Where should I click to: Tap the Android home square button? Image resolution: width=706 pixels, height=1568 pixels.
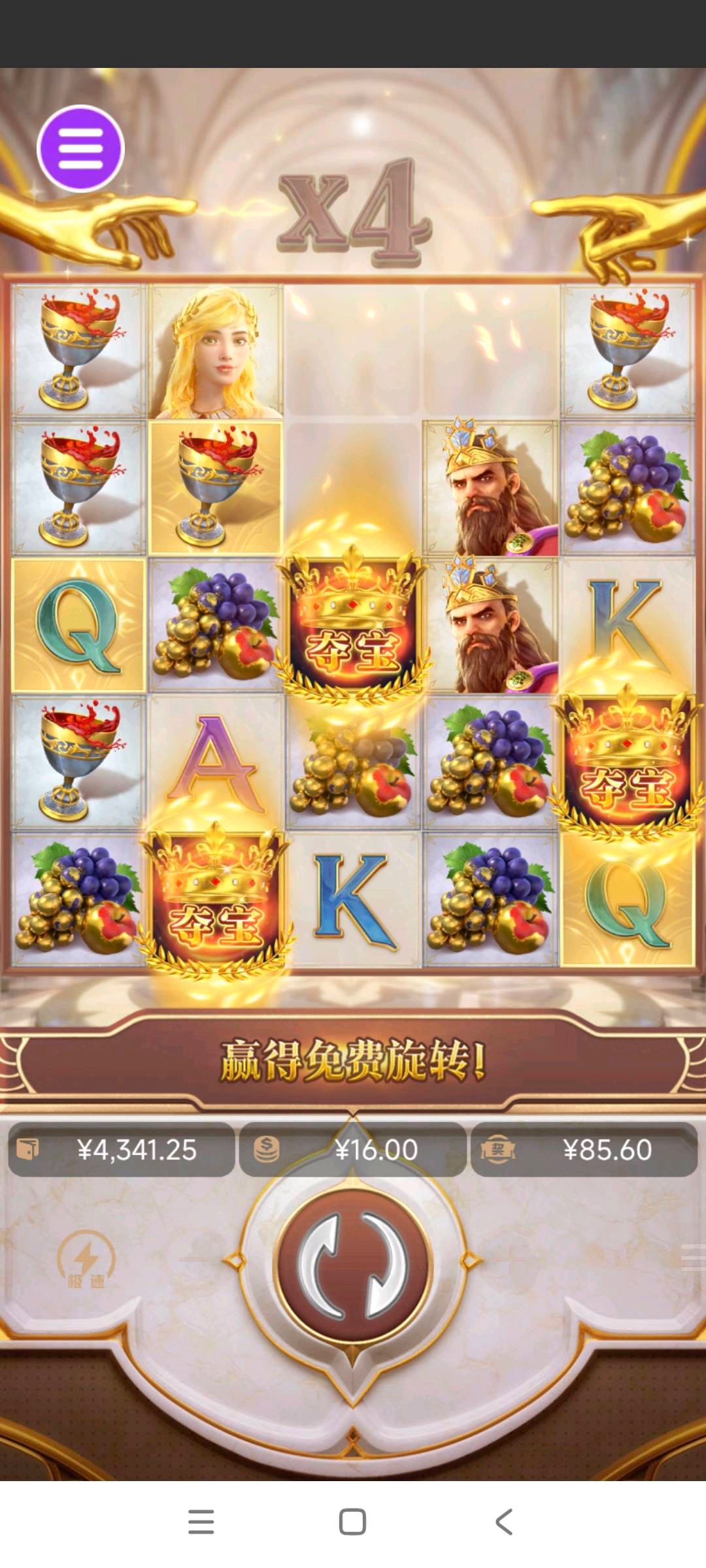(352, 1522)
